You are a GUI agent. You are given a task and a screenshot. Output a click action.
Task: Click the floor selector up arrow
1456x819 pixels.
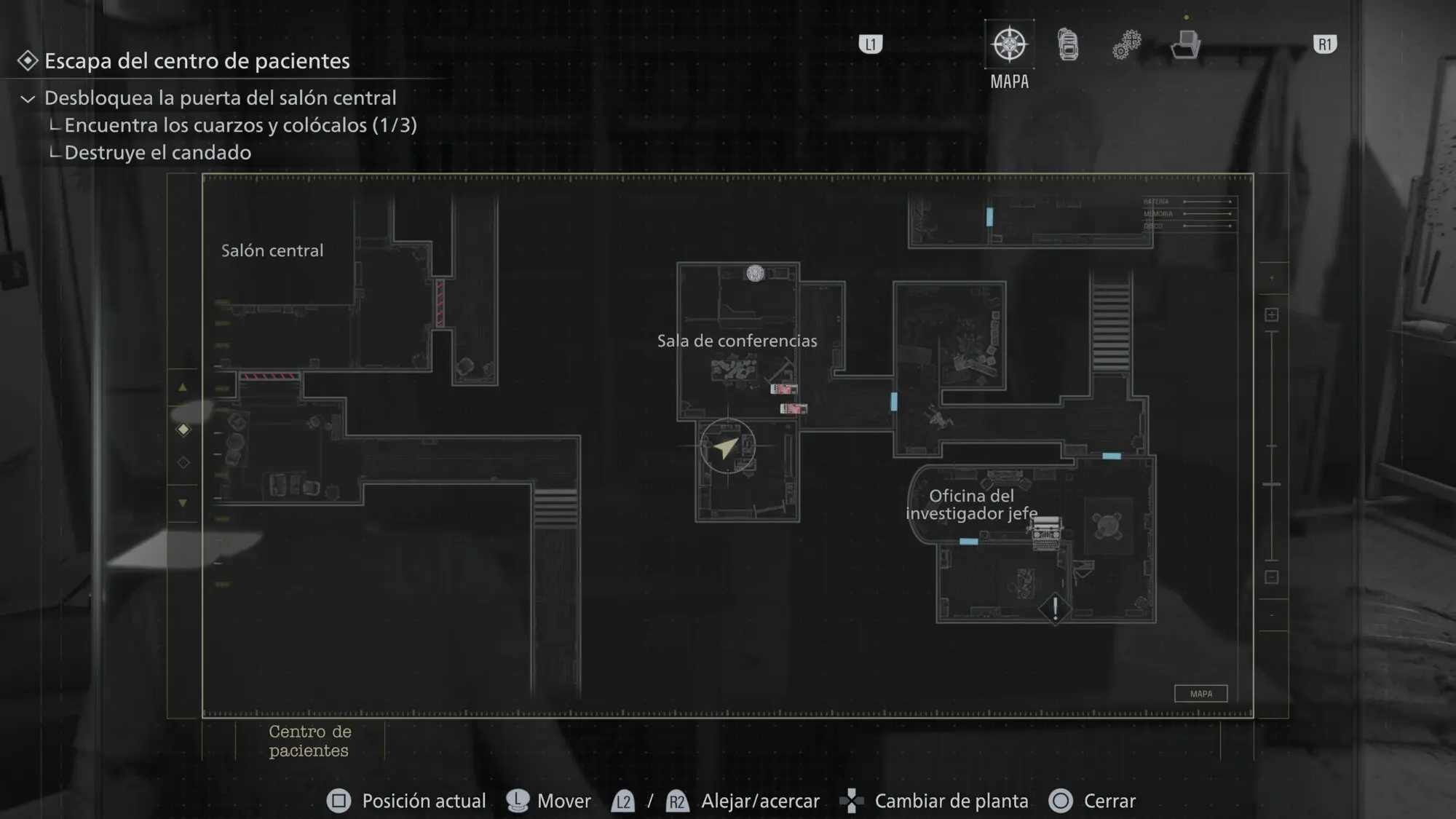click(x=183, y=388)
